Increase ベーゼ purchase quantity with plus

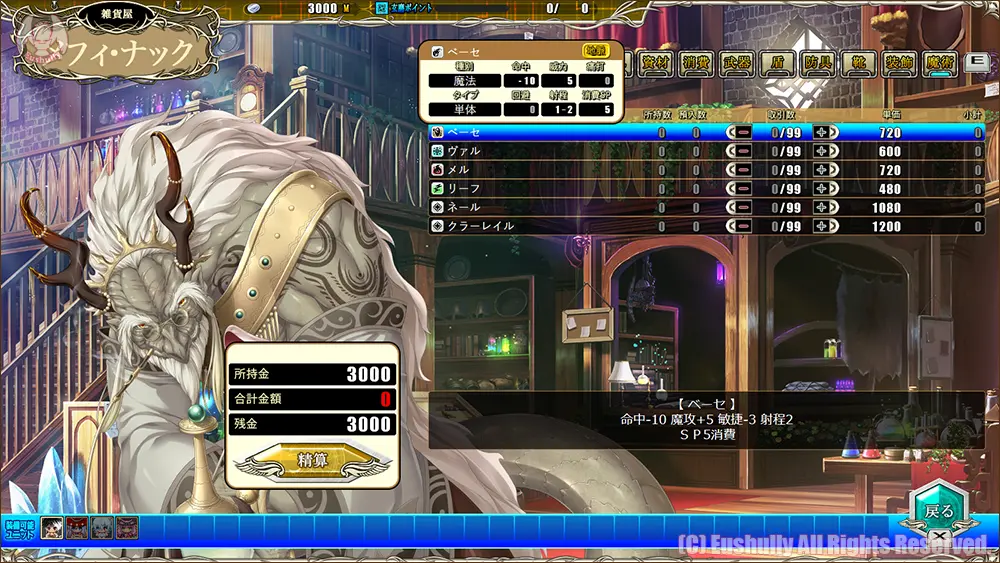825,132
